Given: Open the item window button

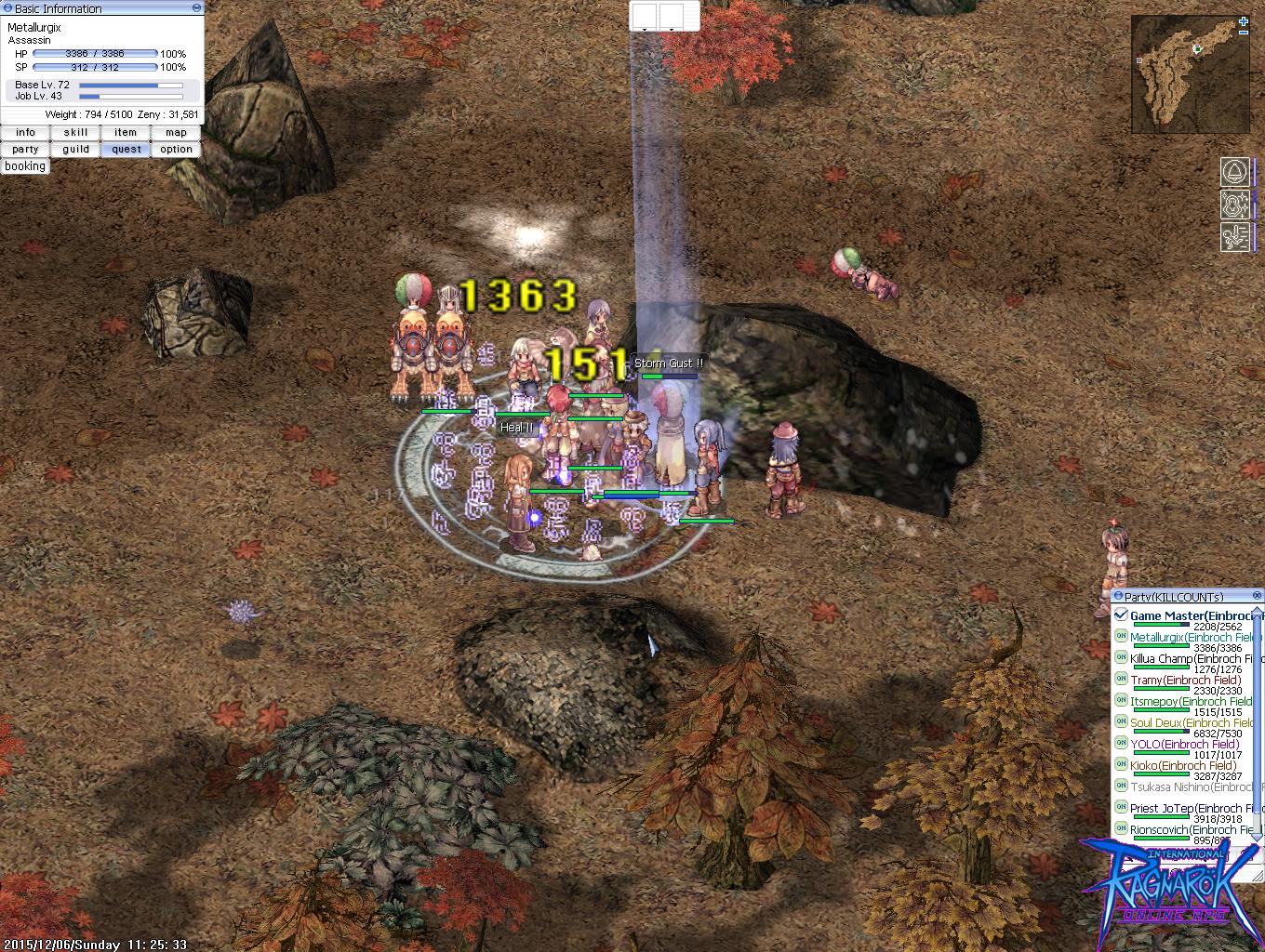Looking at the screenshot, I should 125,132.
